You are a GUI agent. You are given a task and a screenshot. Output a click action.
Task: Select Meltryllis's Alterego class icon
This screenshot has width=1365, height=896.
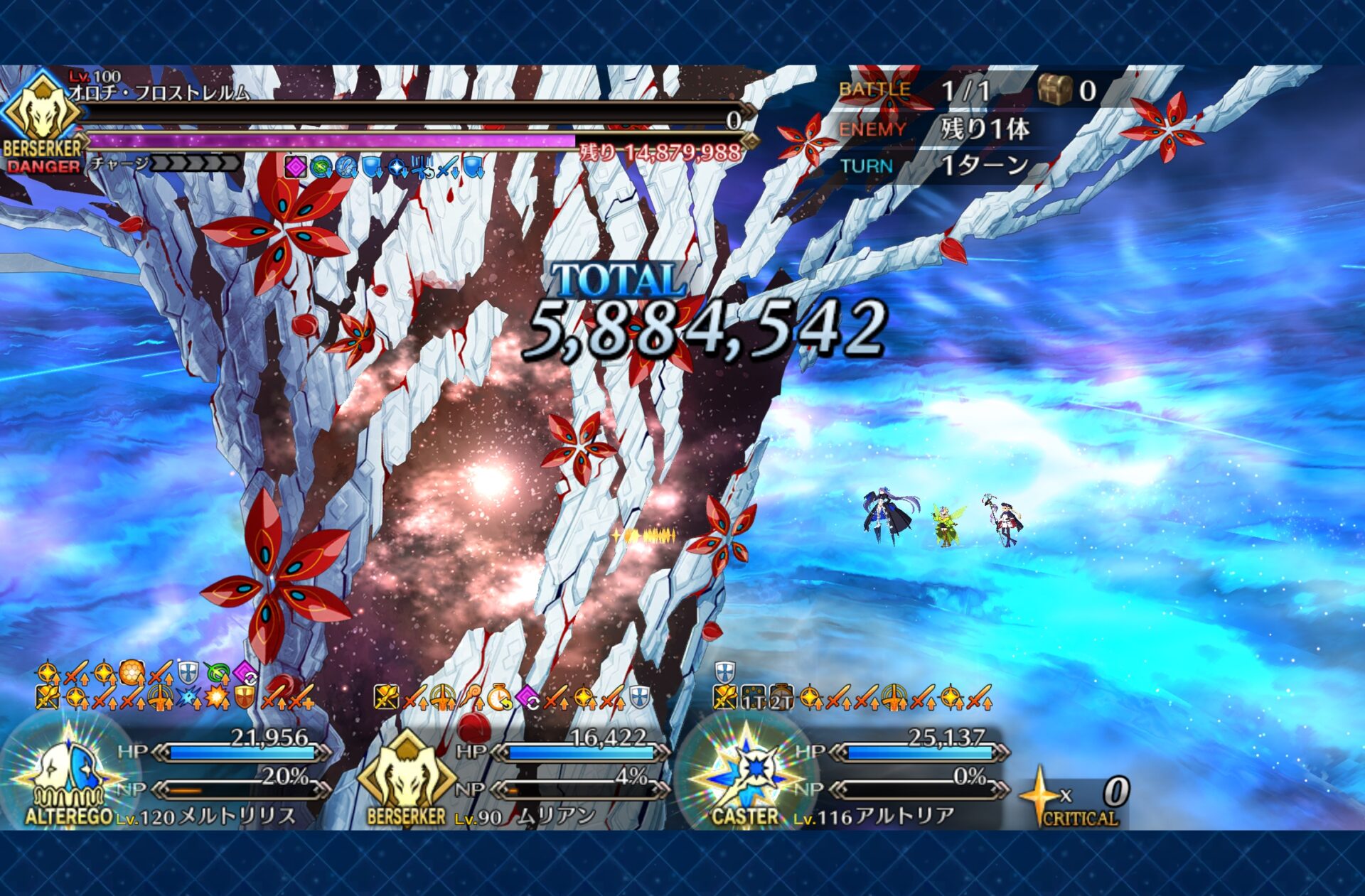click(x=69, y=774)
